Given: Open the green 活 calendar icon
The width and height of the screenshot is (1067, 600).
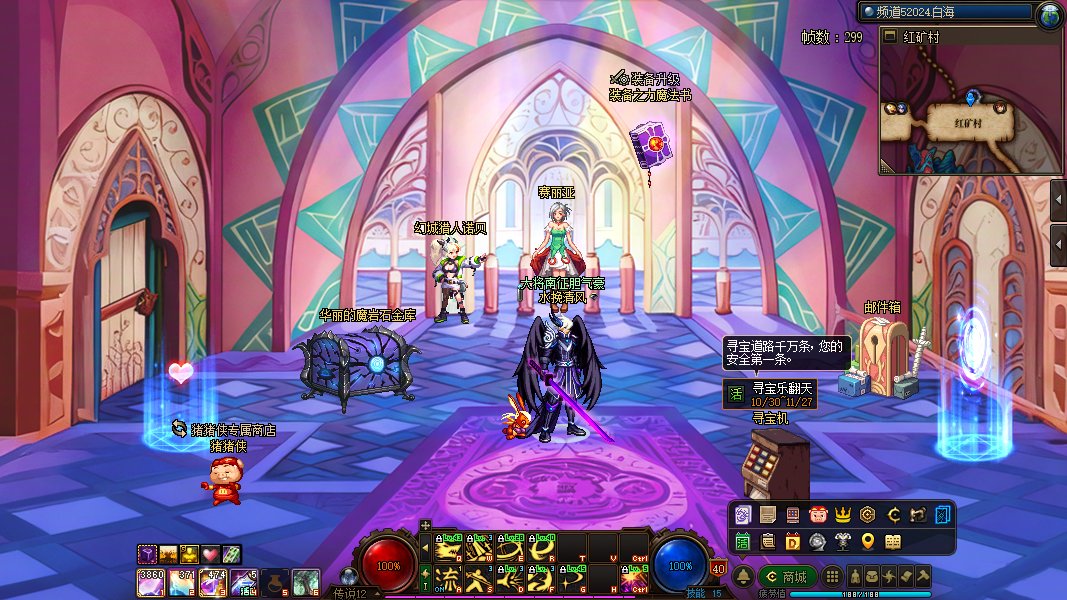Looking at the screenshot, I should [743, 541].
